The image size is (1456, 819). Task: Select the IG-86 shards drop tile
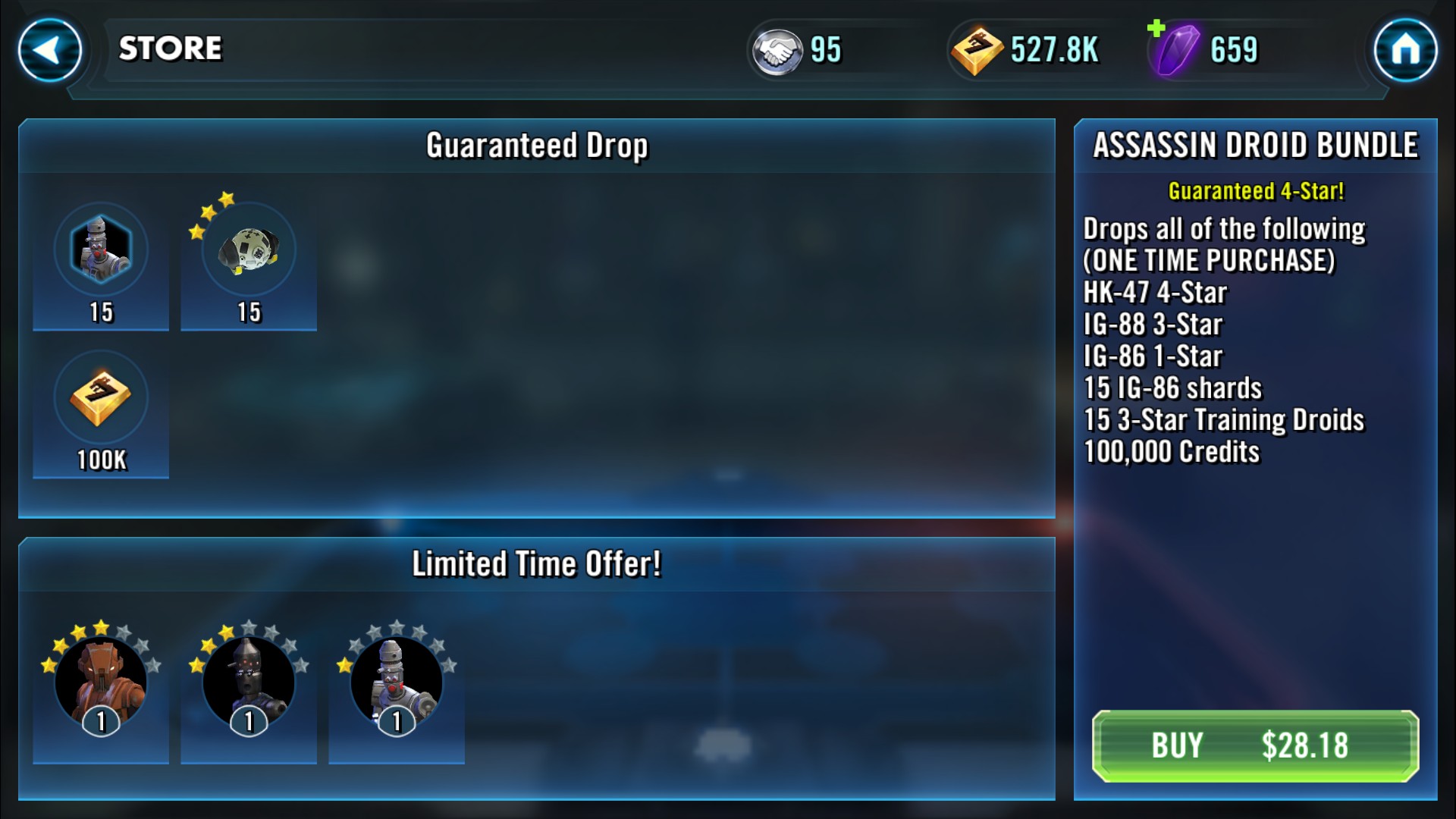(101, 263)
